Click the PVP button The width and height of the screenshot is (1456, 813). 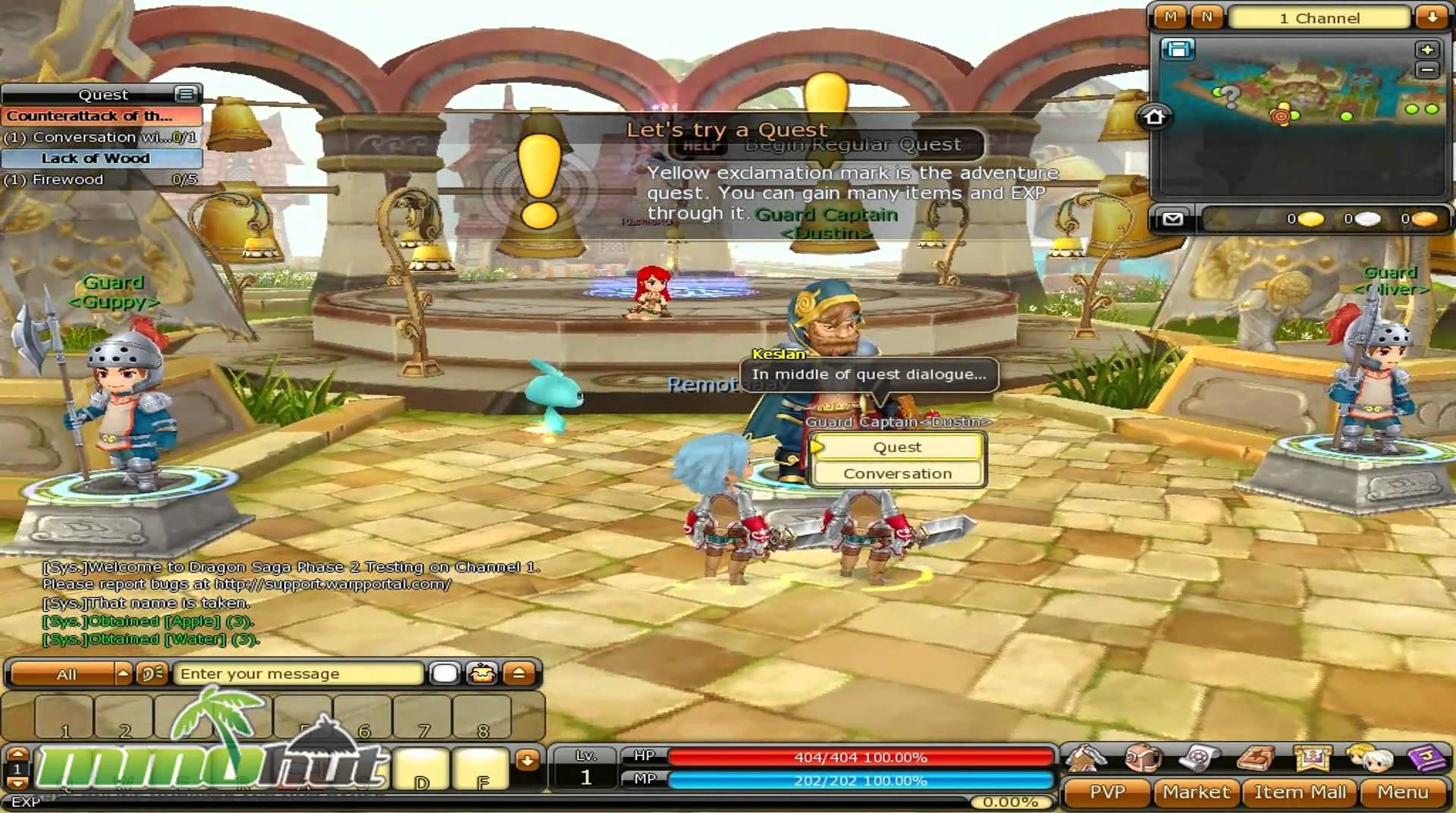pos(1109,792)
